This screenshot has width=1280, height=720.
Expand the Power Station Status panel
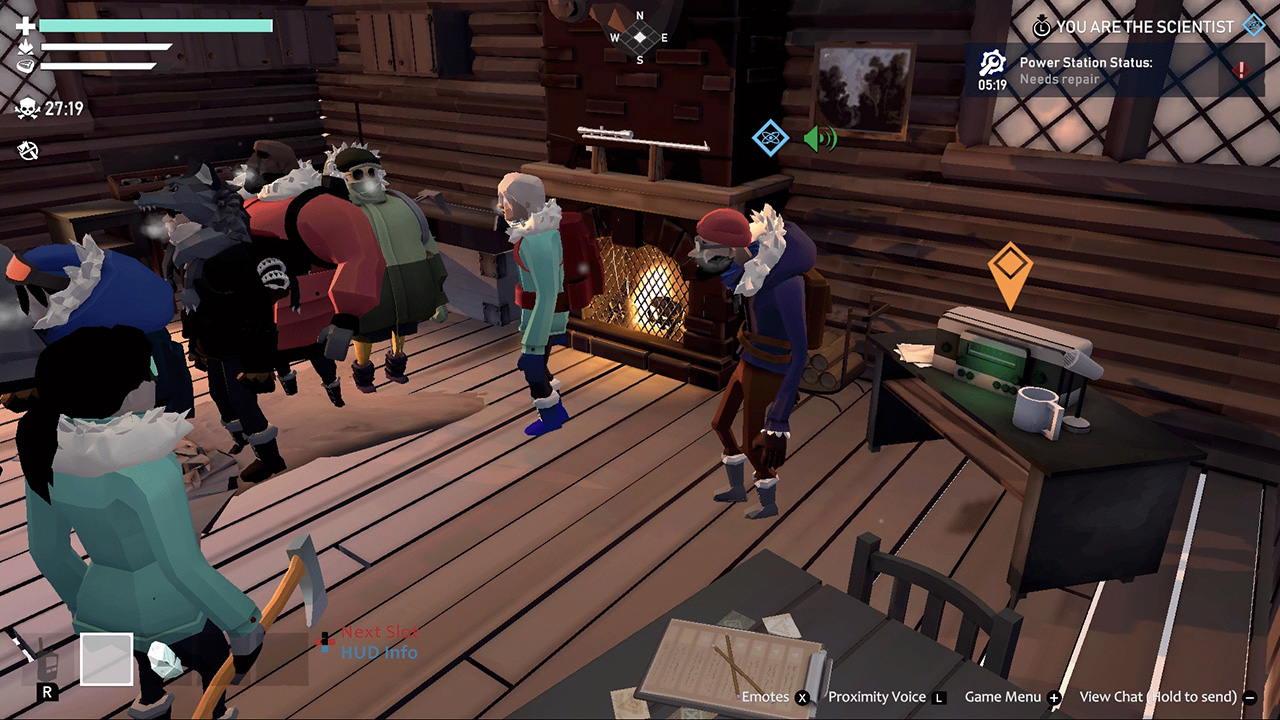pyautogui.click(x=1100, y=70)
